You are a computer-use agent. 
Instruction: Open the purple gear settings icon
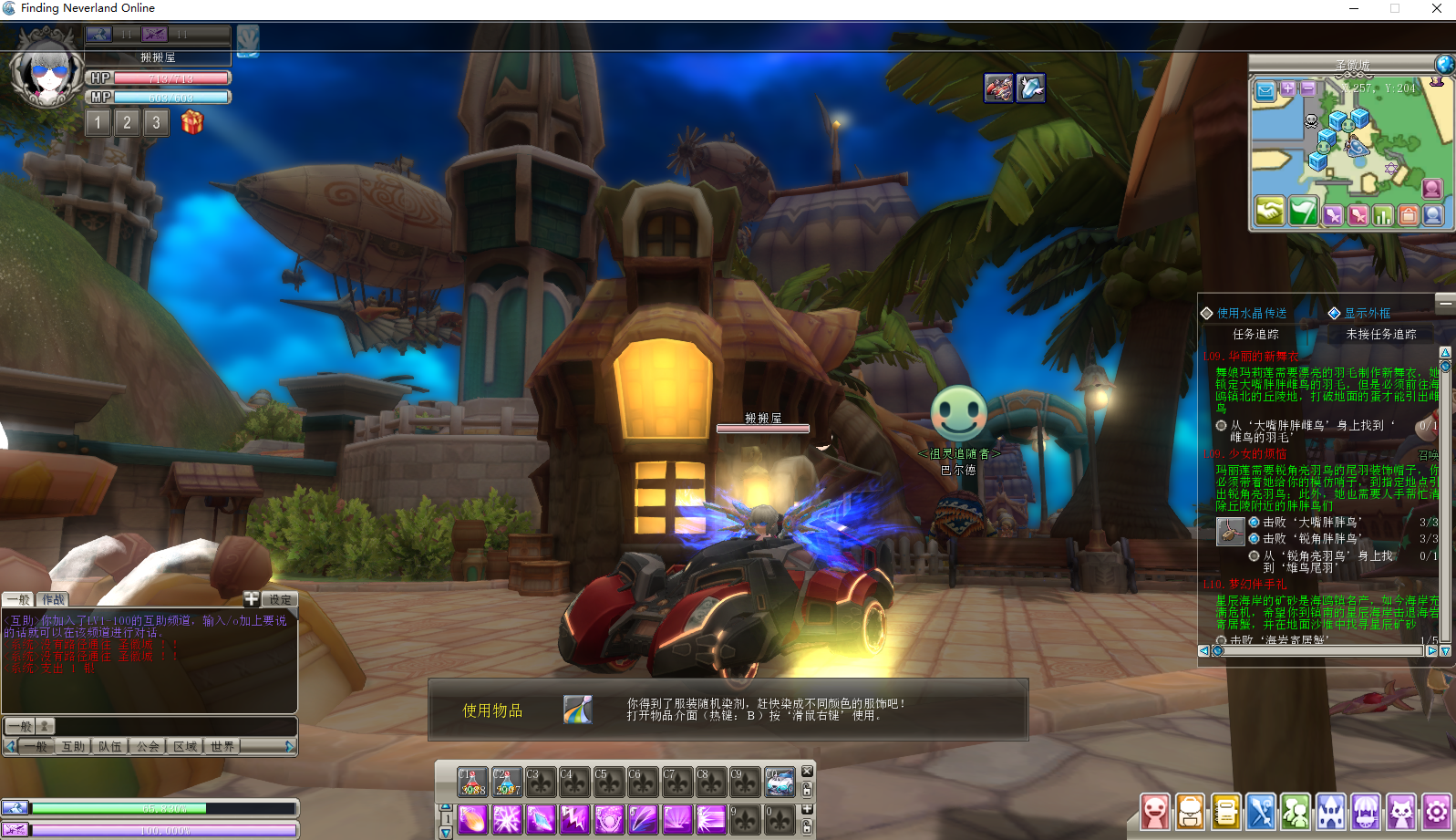tap(1437, 811)
